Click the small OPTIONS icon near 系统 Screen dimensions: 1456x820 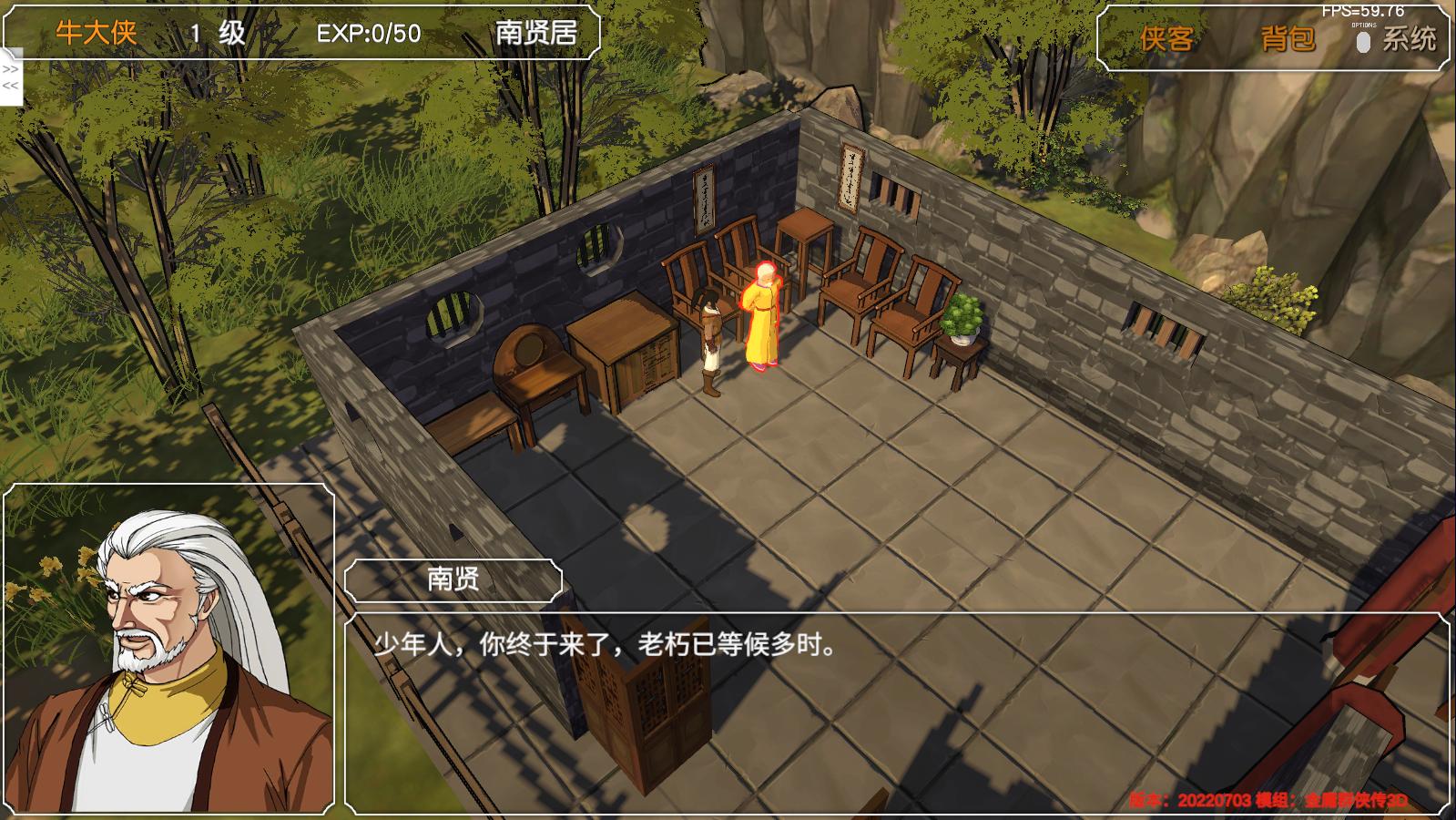[x=1362, y=41]
